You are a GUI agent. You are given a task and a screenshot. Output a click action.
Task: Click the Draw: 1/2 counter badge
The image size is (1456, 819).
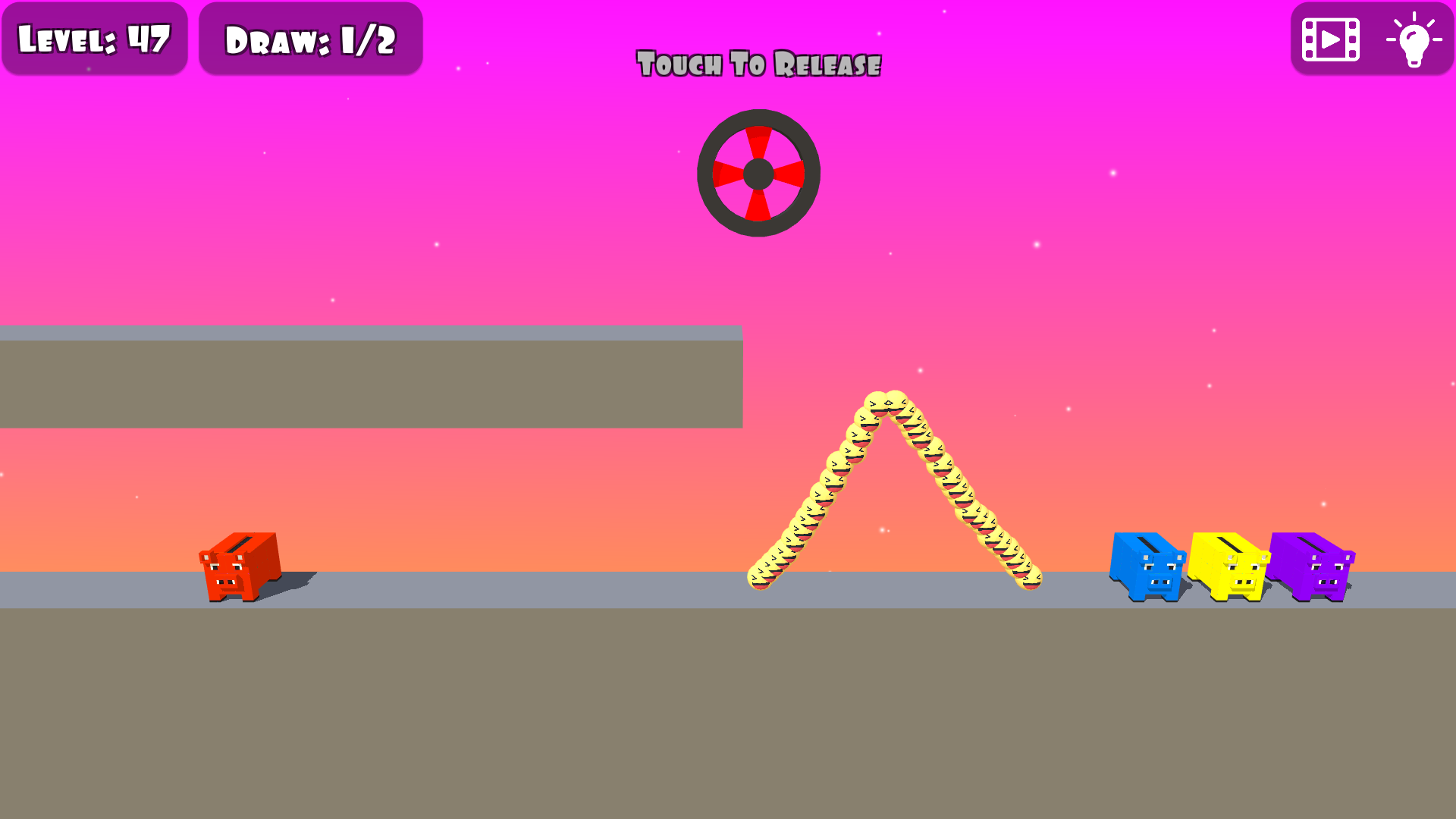coord(311,39)
